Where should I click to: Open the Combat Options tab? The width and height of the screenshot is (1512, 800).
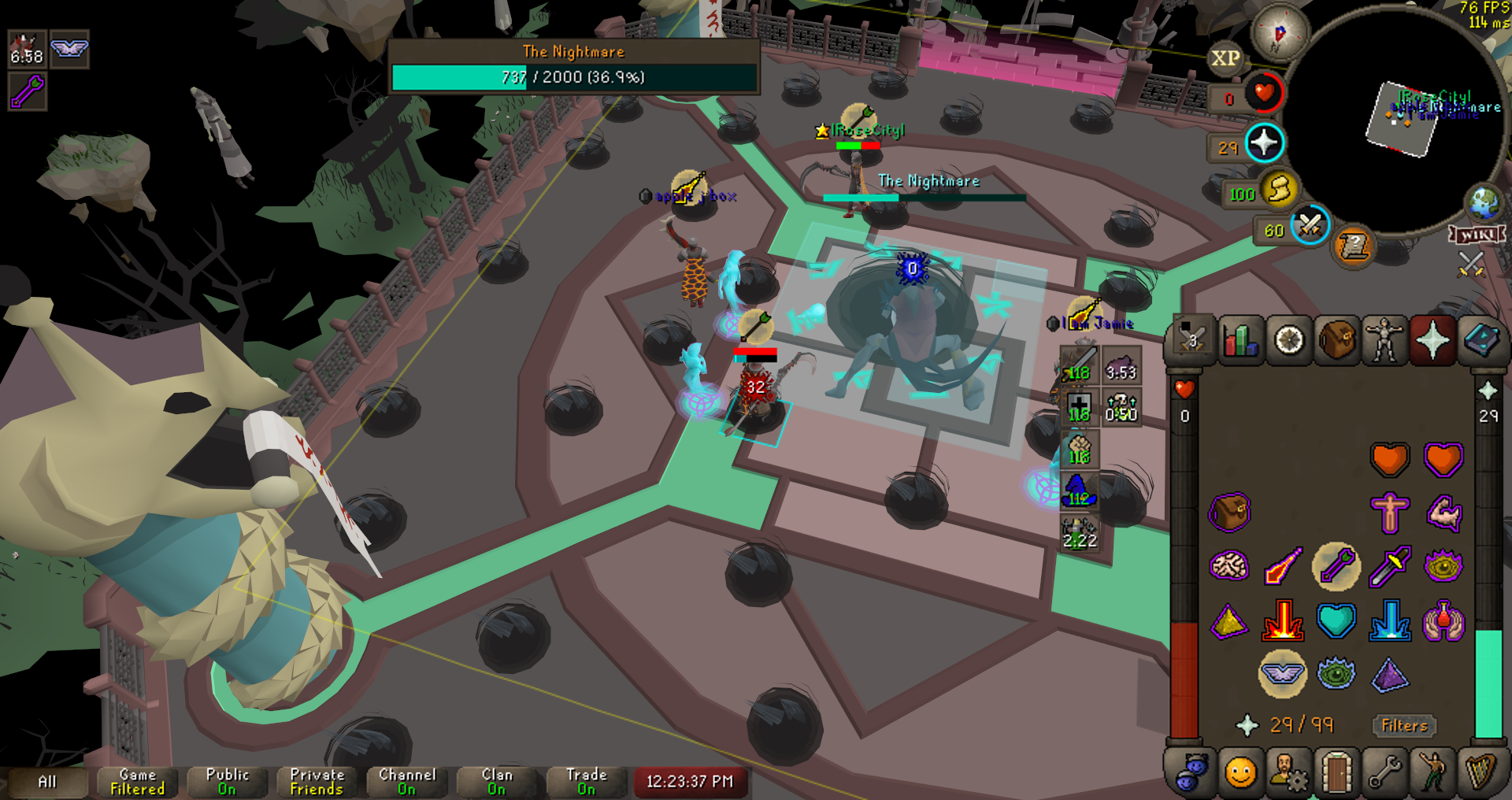1191,341
